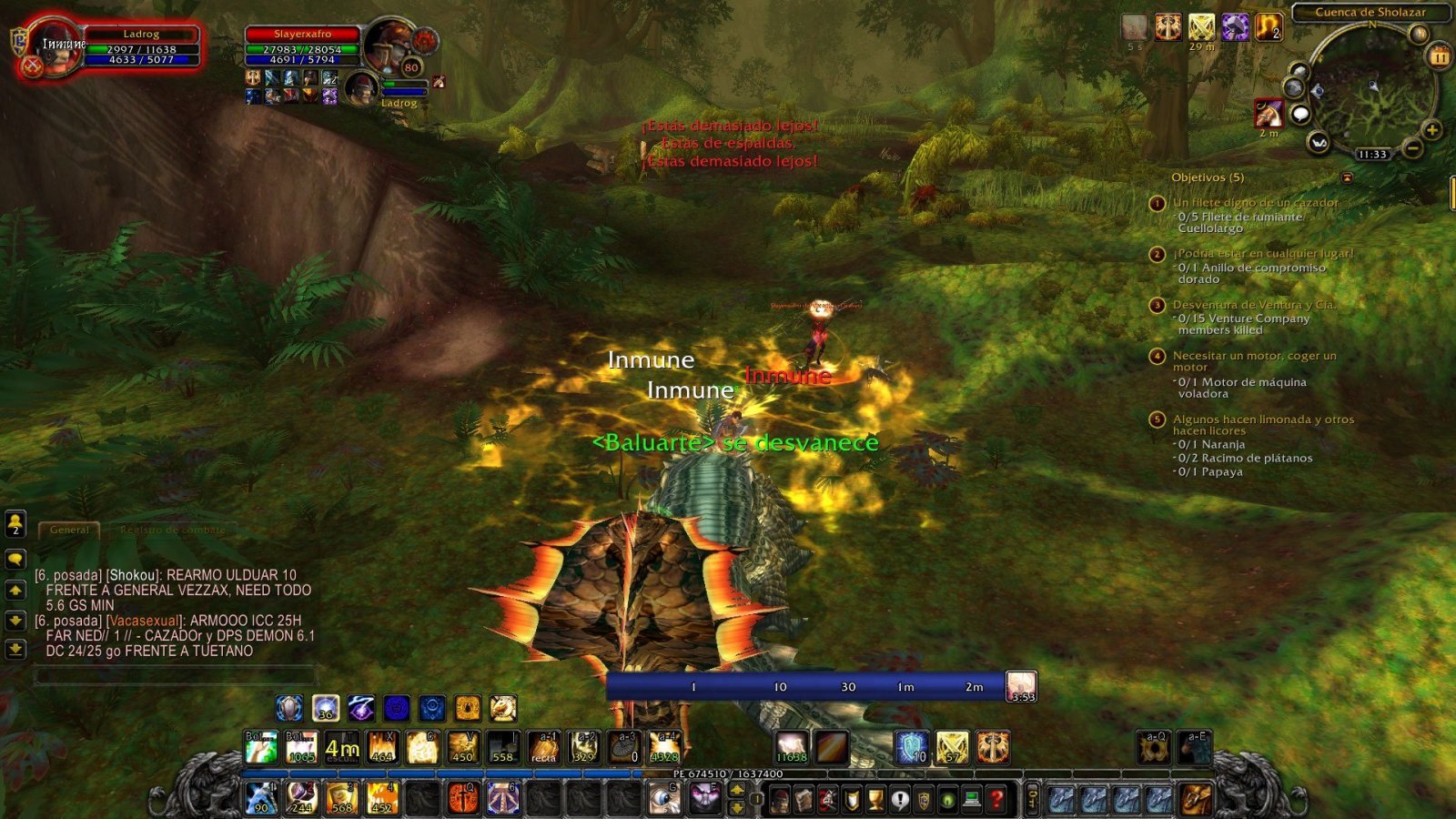Use the 4m cooldown action button

pyautogui.click(x=342, y=748)
